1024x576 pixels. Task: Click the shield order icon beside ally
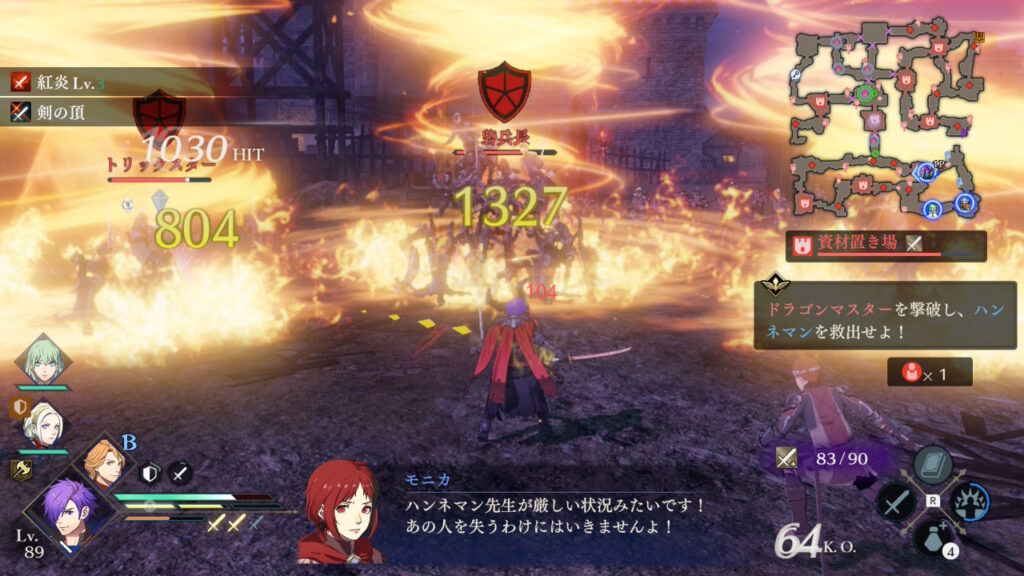(18, 408)
